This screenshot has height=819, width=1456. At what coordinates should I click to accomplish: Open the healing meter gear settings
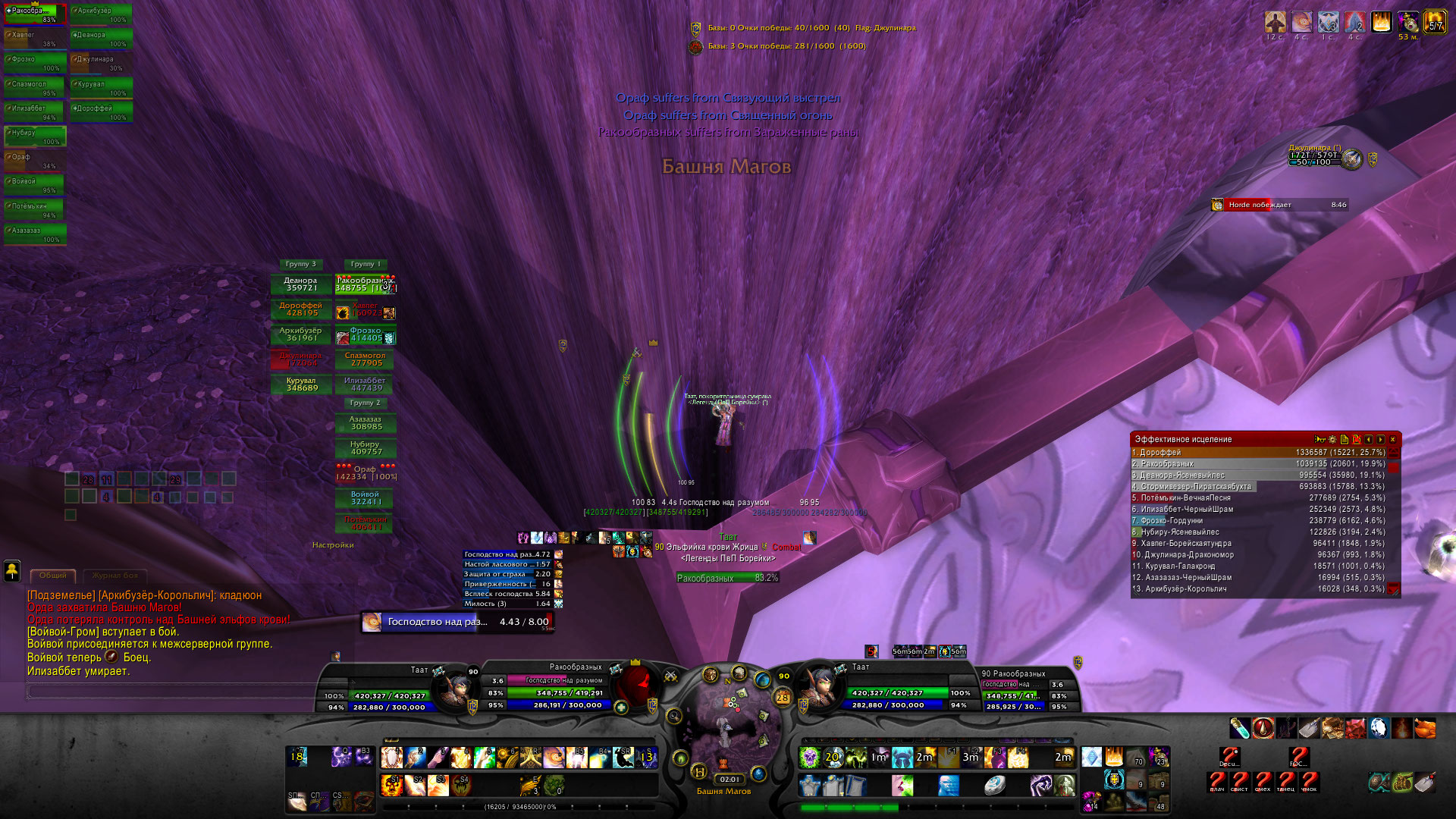click(x=1332, y=439)
